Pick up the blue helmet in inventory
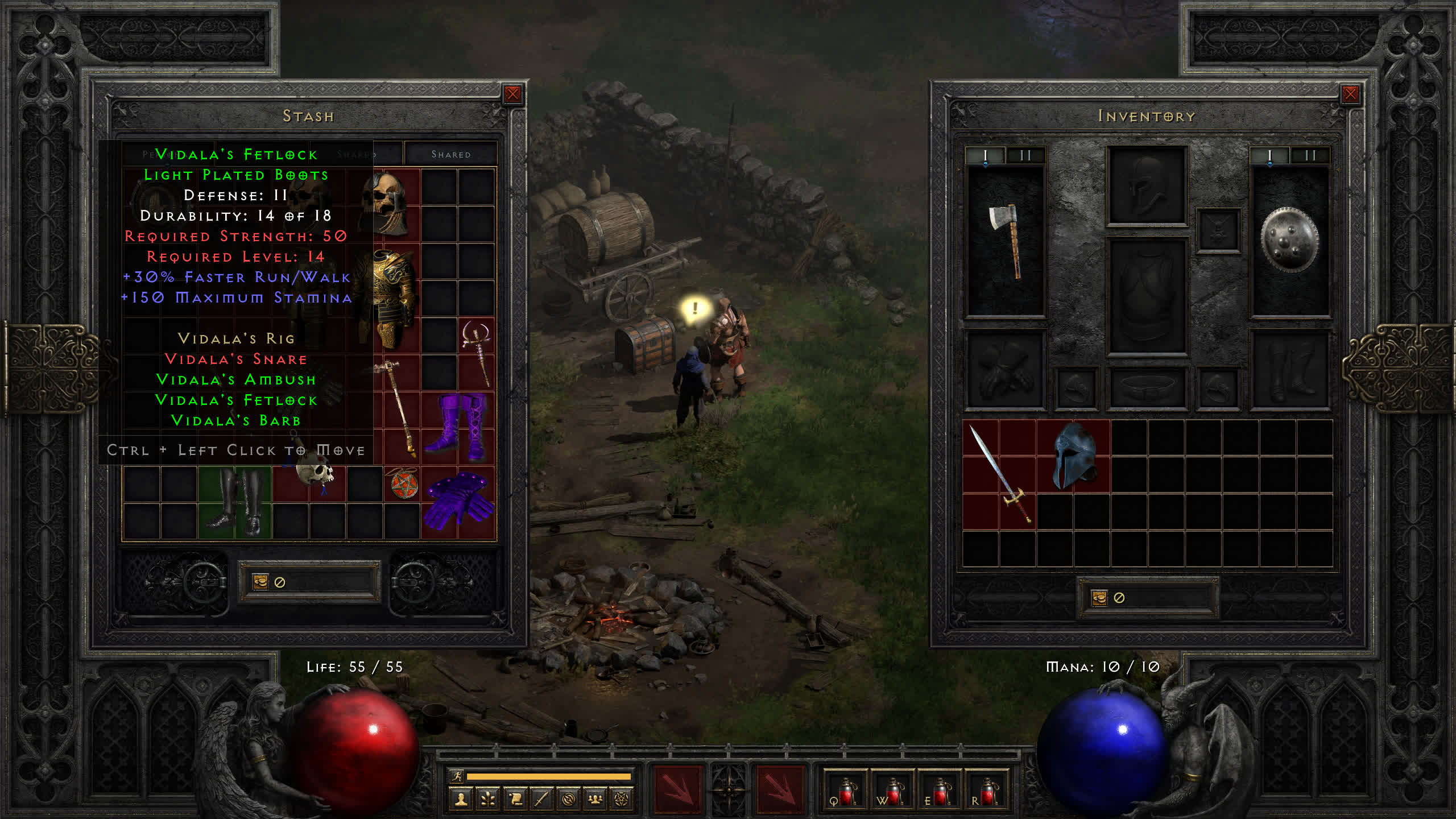 coord(1073,456)
